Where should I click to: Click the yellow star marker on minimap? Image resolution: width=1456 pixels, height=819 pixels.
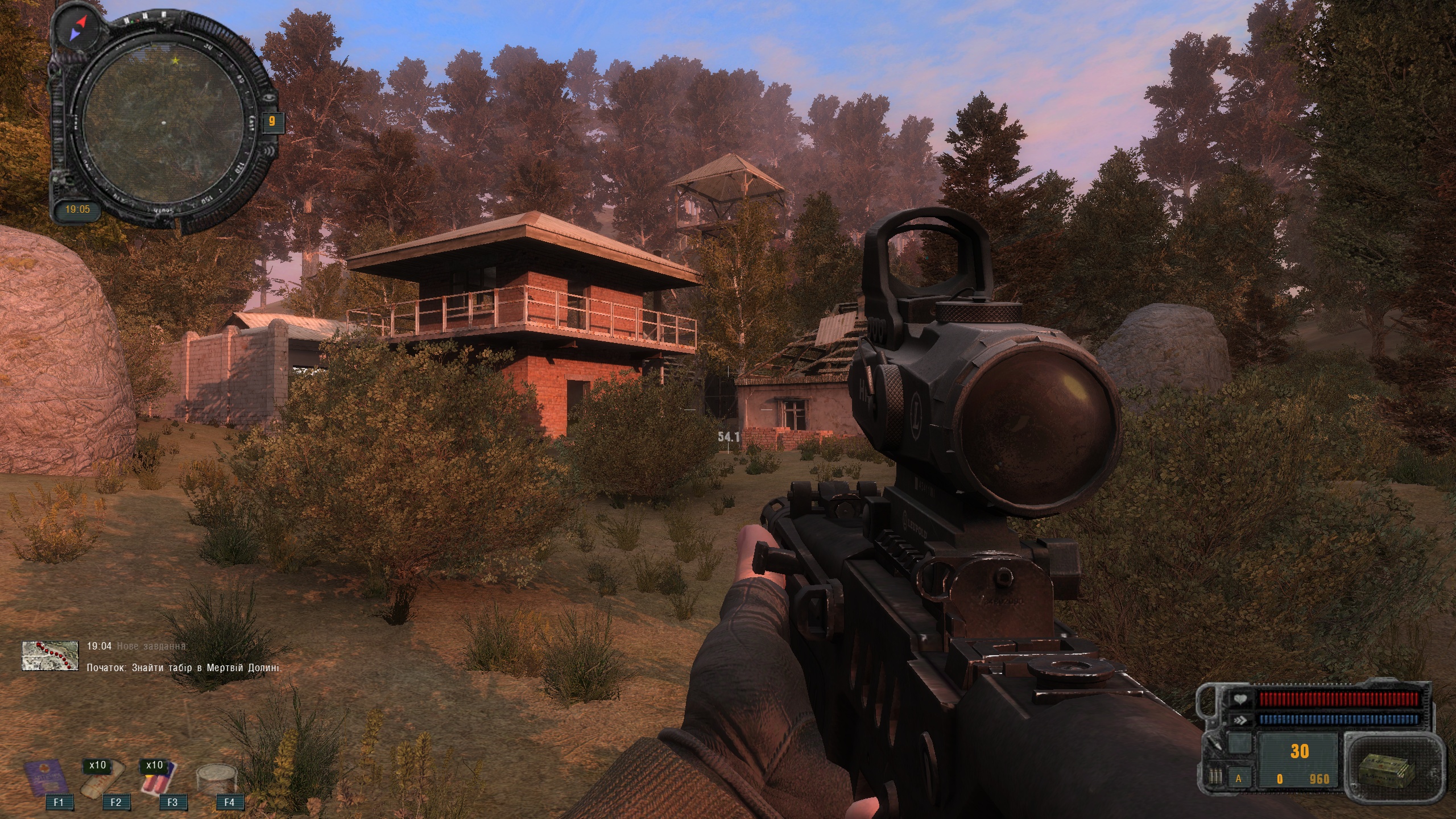click(176, 60)
